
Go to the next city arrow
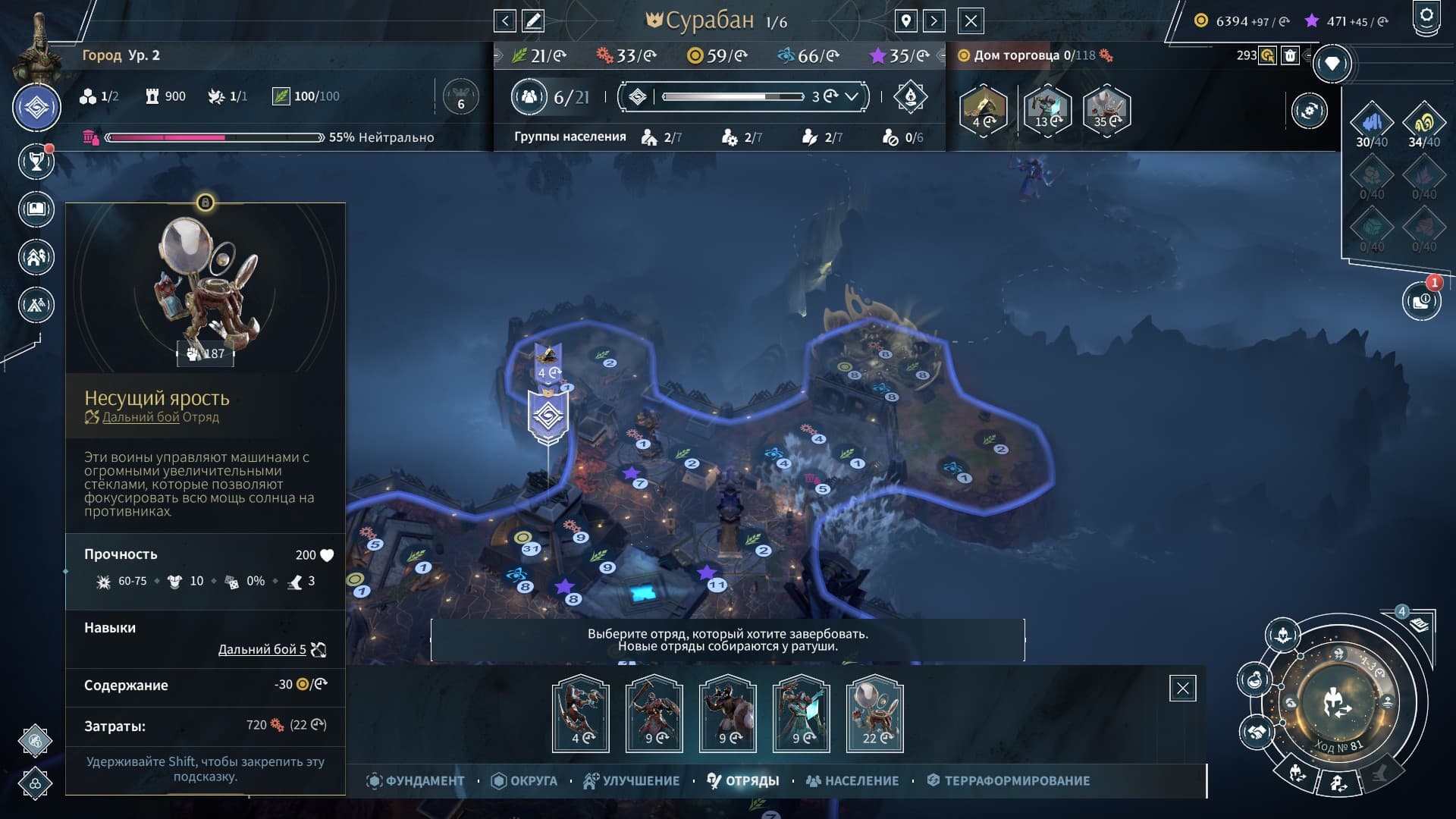934,20
